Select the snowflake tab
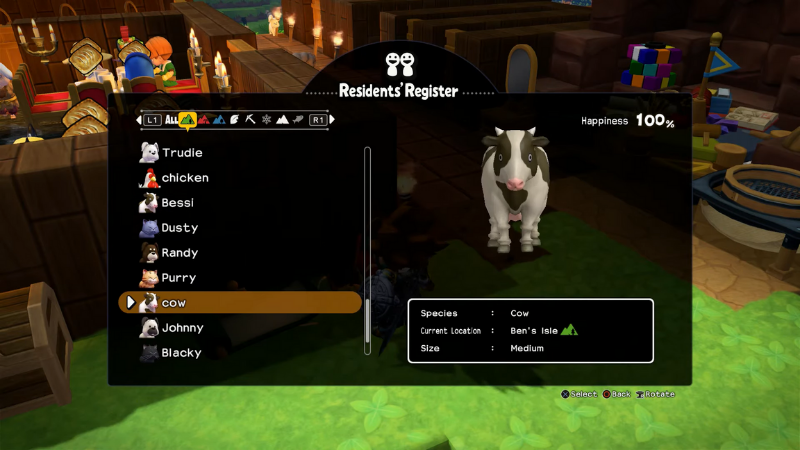800x450 pixels. [x=266, y=120]
